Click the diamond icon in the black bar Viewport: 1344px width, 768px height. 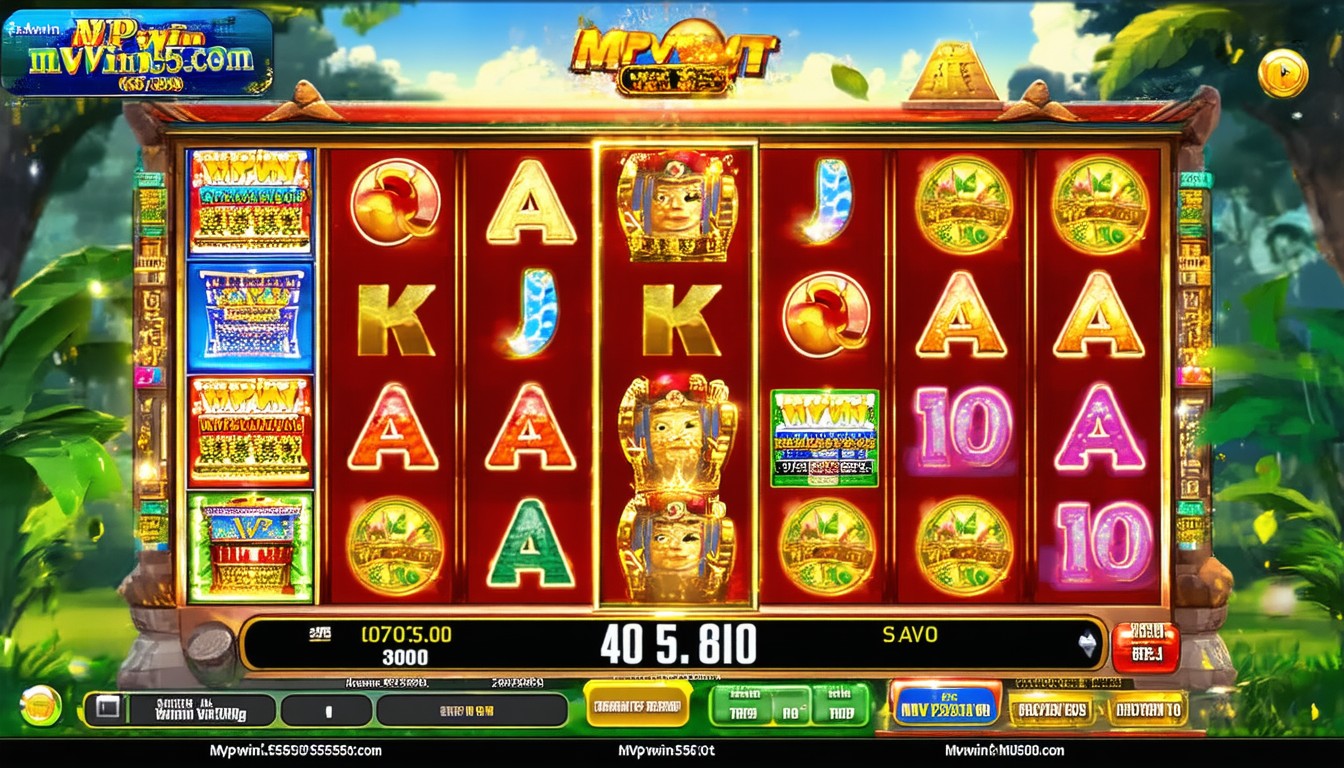[1087, 645]
